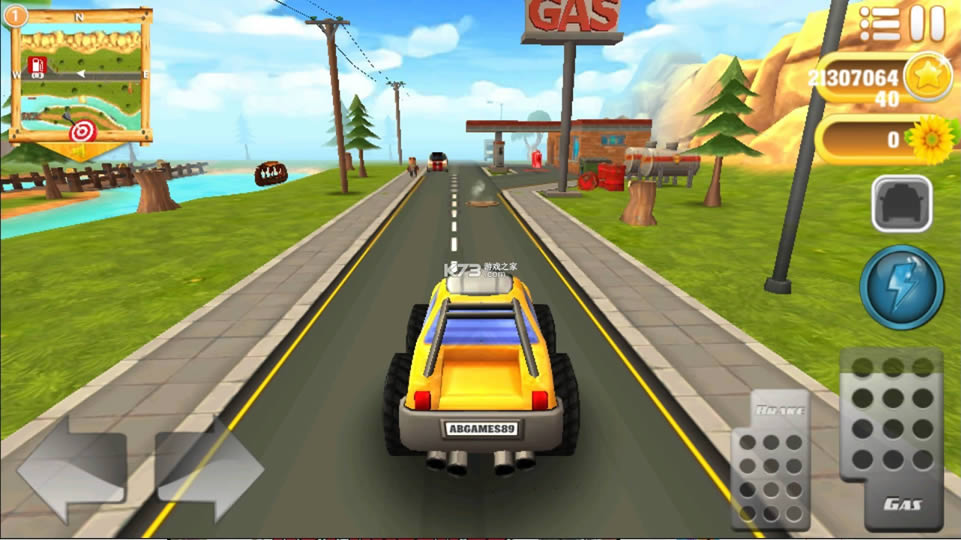Screen dimensions: 961x540
Task: Tap the sunflower counter icon
Action: click(x=933, y=139)
